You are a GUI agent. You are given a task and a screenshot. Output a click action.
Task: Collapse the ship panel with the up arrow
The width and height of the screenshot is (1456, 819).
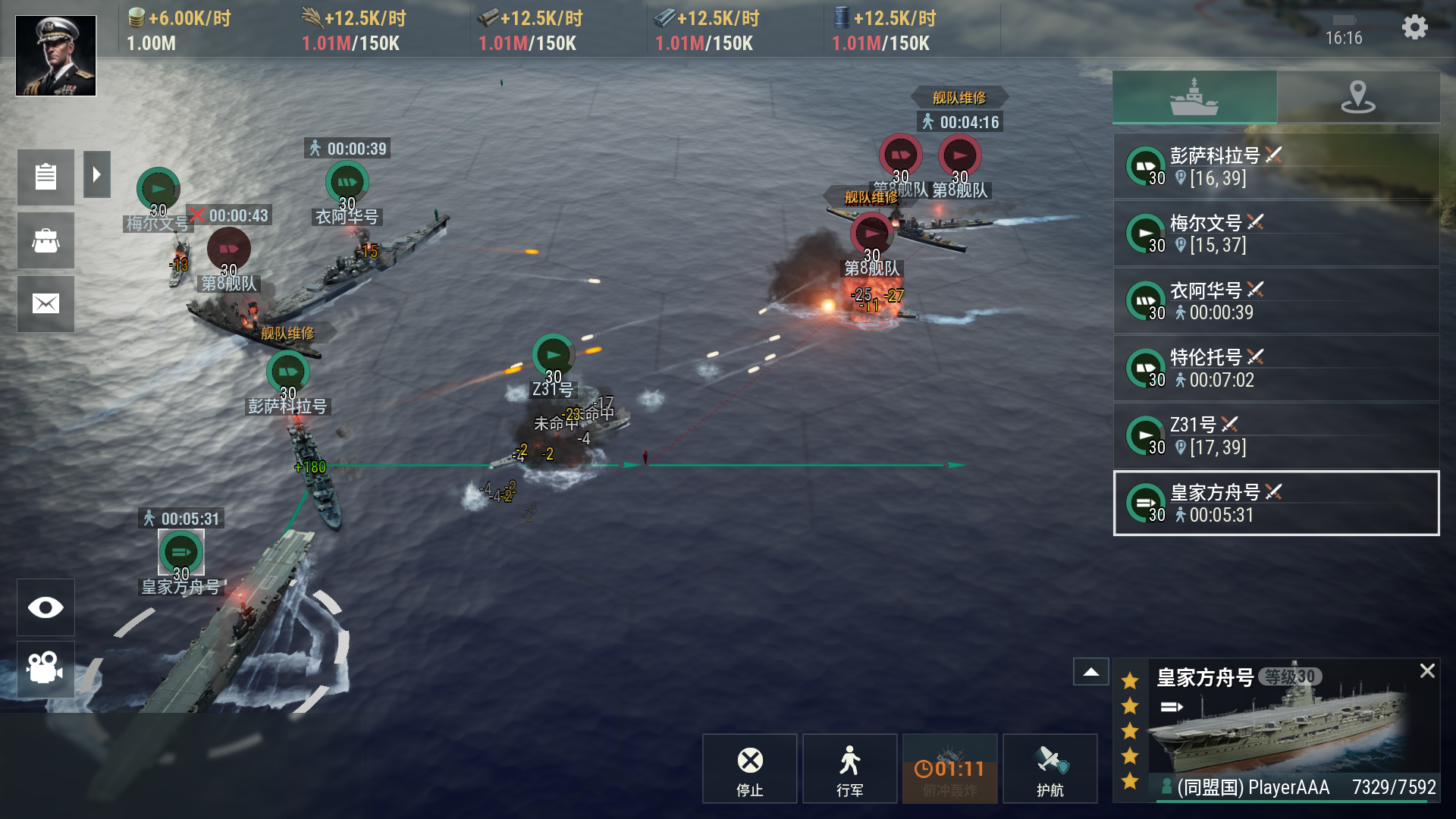click(x=1091, y=672)
